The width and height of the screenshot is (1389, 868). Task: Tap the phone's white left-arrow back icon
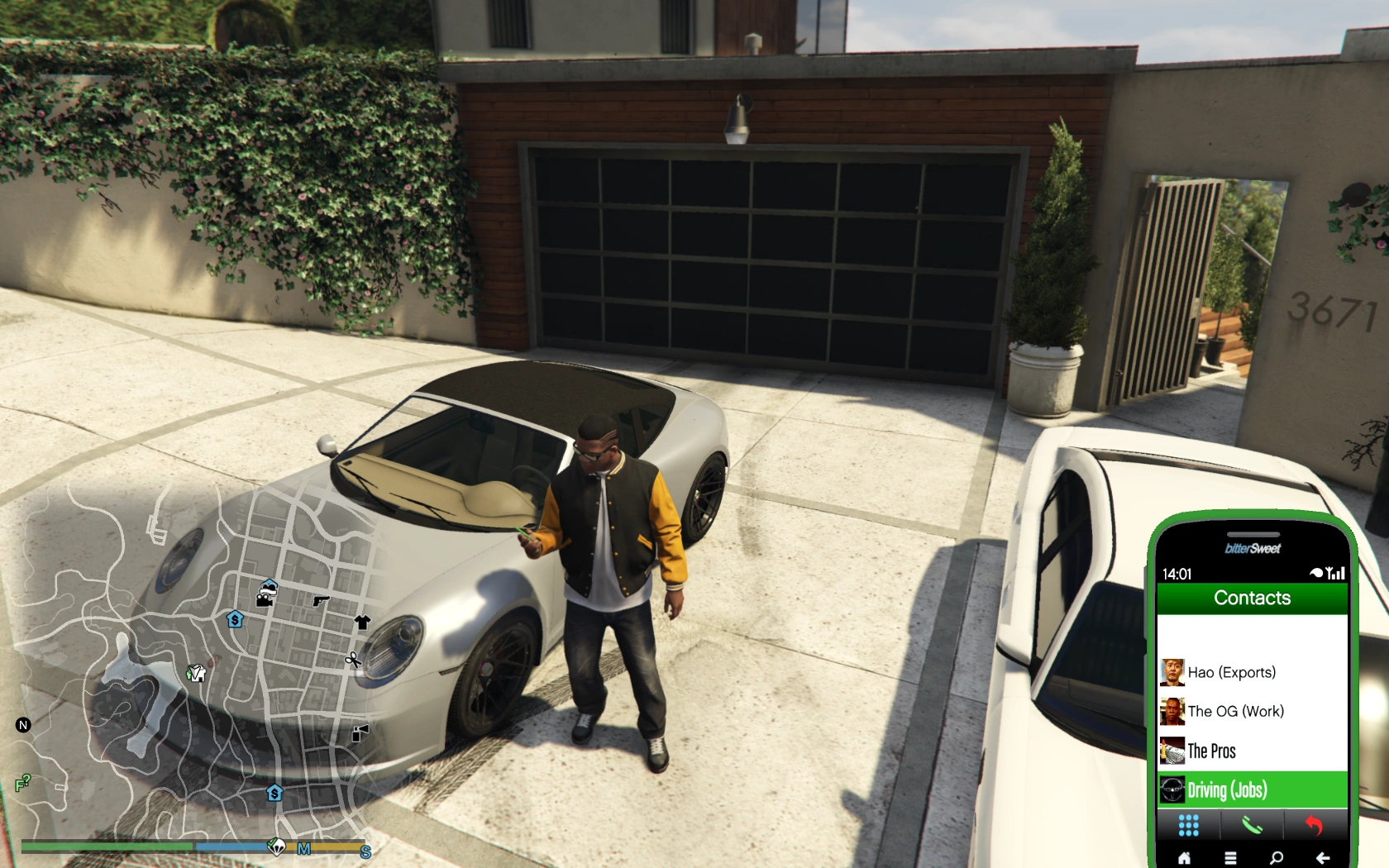[x=1323, y=858]
